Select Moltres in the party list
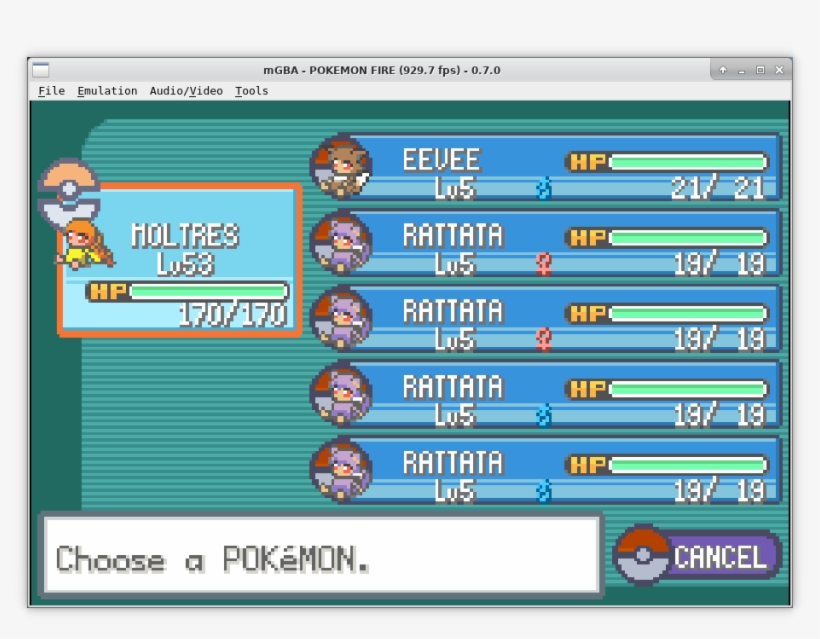This screenshot has height=639, width=820. 180,259
